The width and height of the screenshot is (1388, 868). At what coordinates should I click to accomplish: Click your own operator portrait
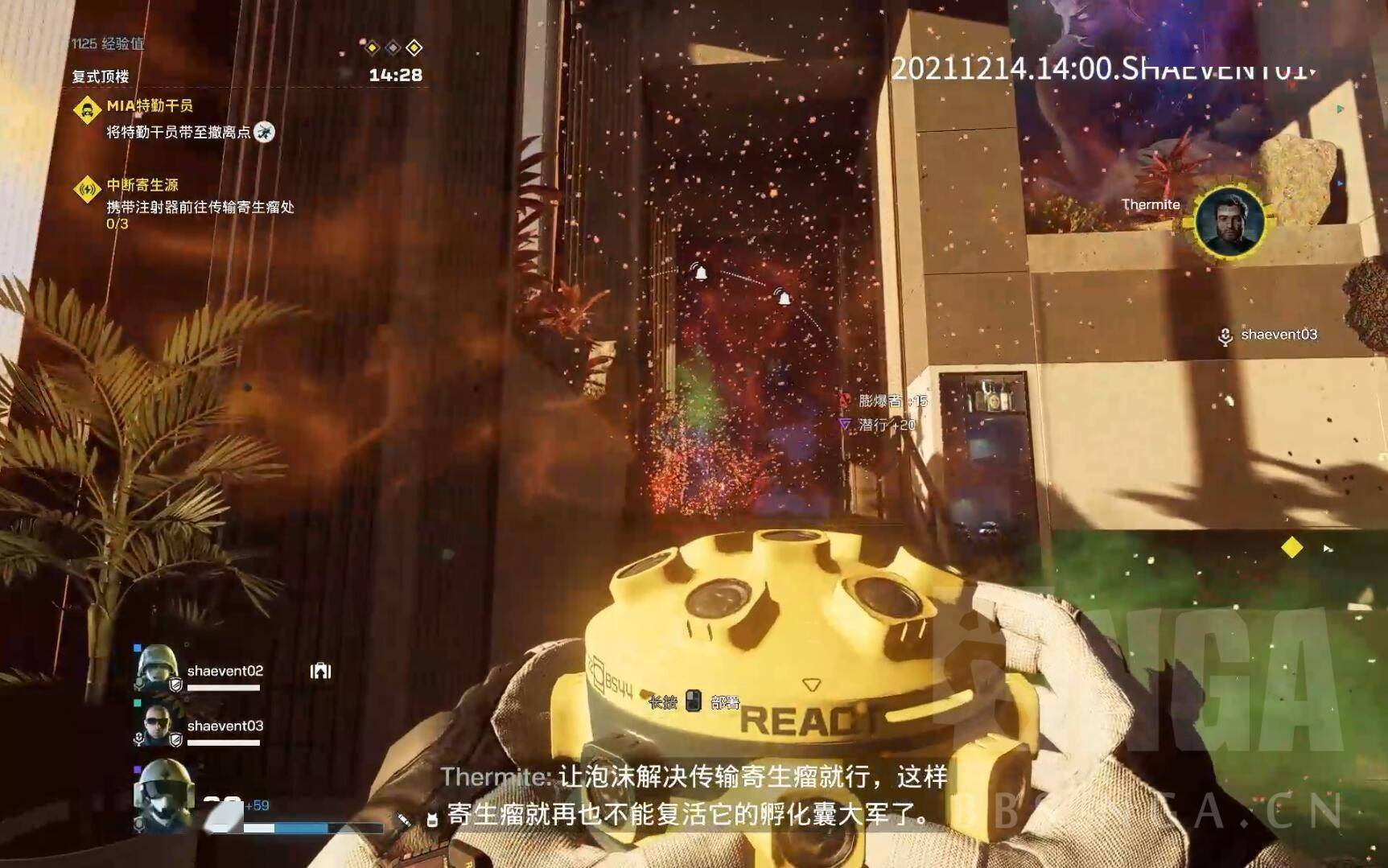tap(163, 793)
